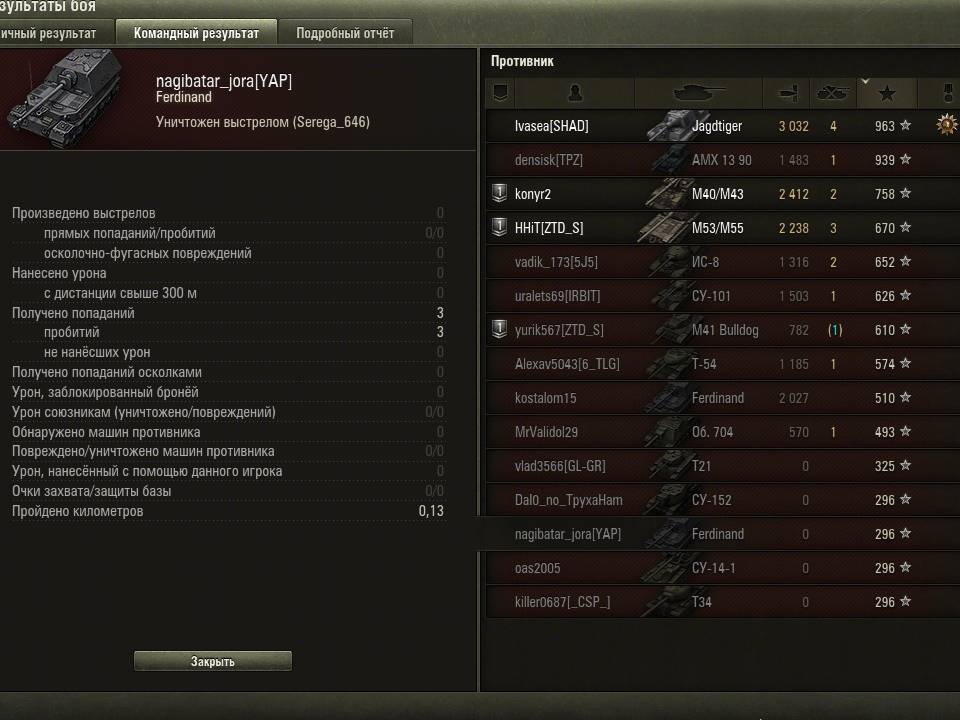The width and height of the screenshot is (960, 720).
Task: Select kostalom15 player row
Action: pyautogui.click(x=546, y=398)
